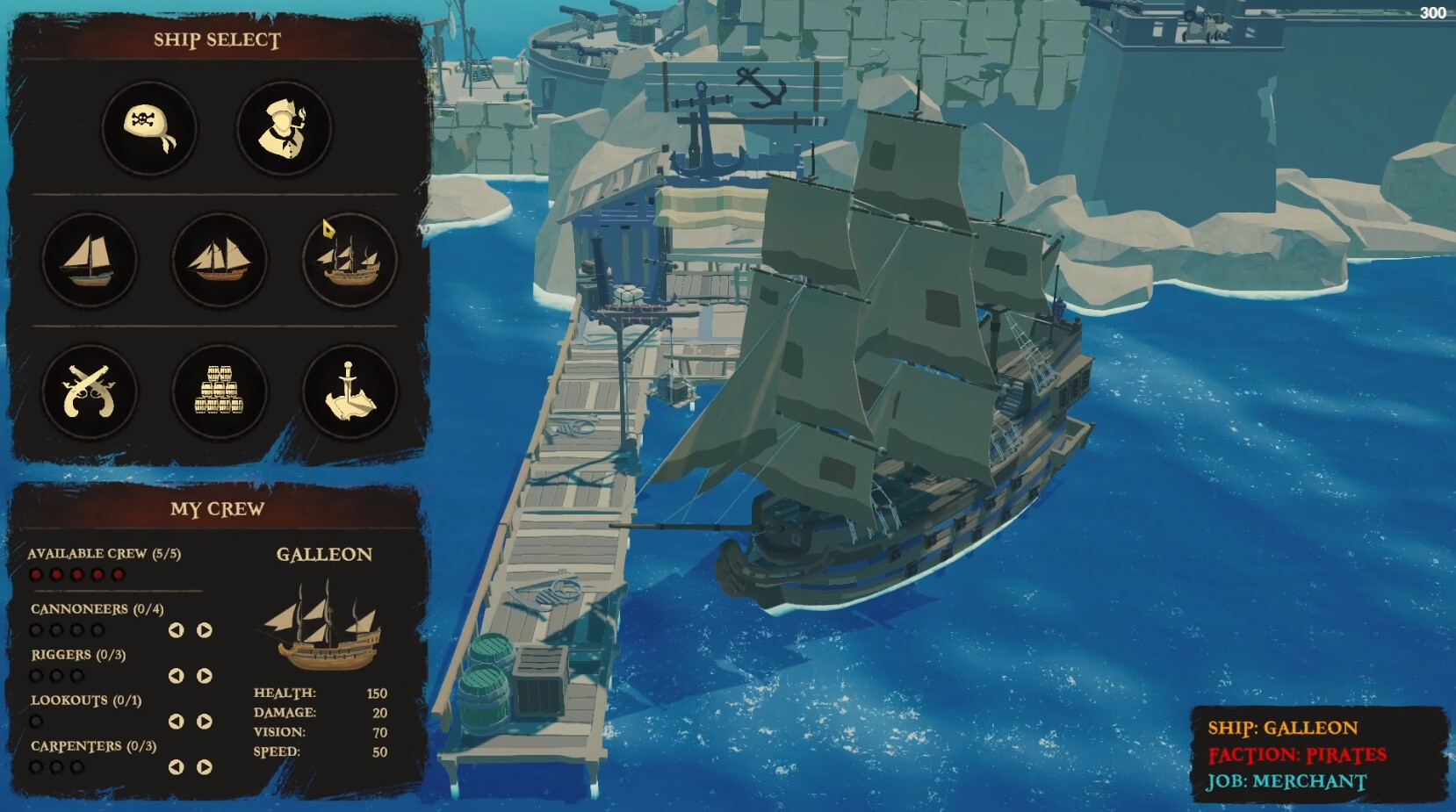Toggle the single lookout crew slot
Viewport: 1456px width, 812px height.
(38, 721)
